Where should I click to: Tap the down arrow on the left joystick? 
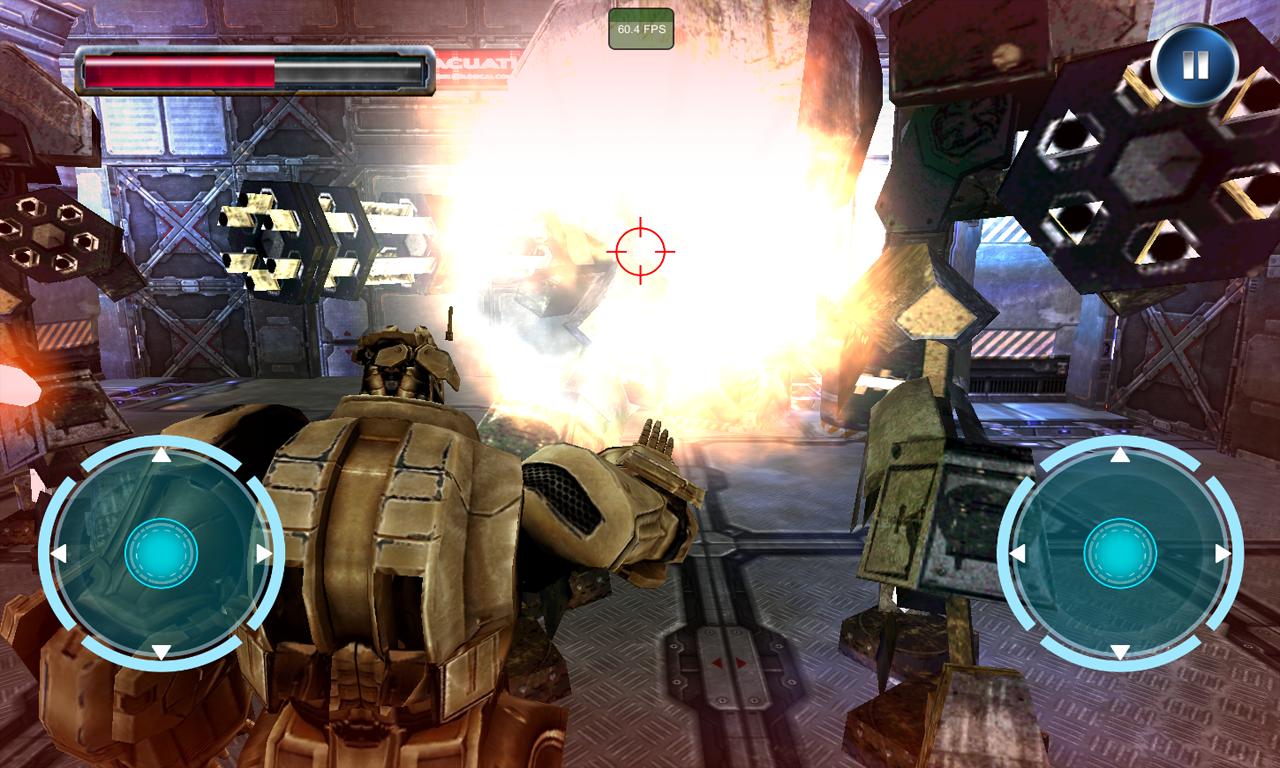pyautogui.click(x=160, y=652)
